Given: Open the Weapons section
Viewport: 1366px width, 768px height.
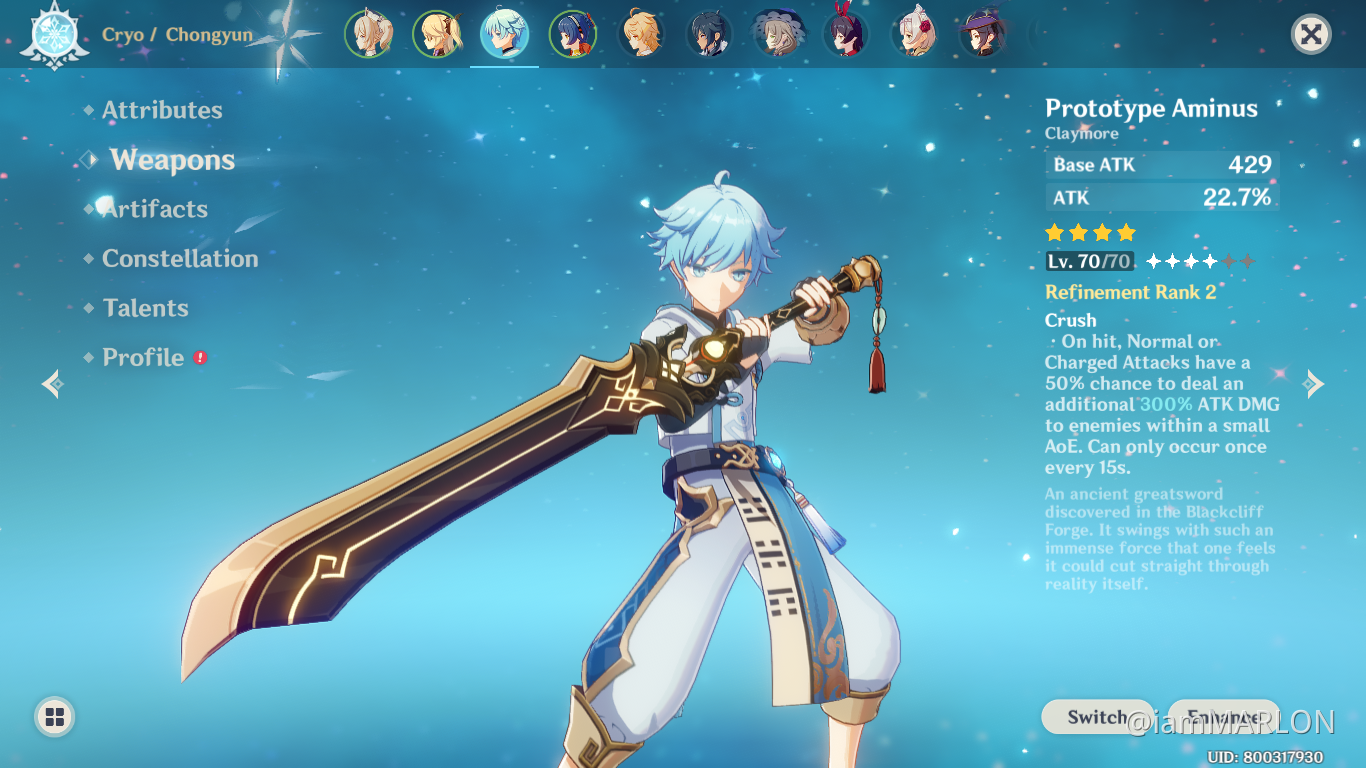Looking at the screenshot, I should tap(172, 160).
